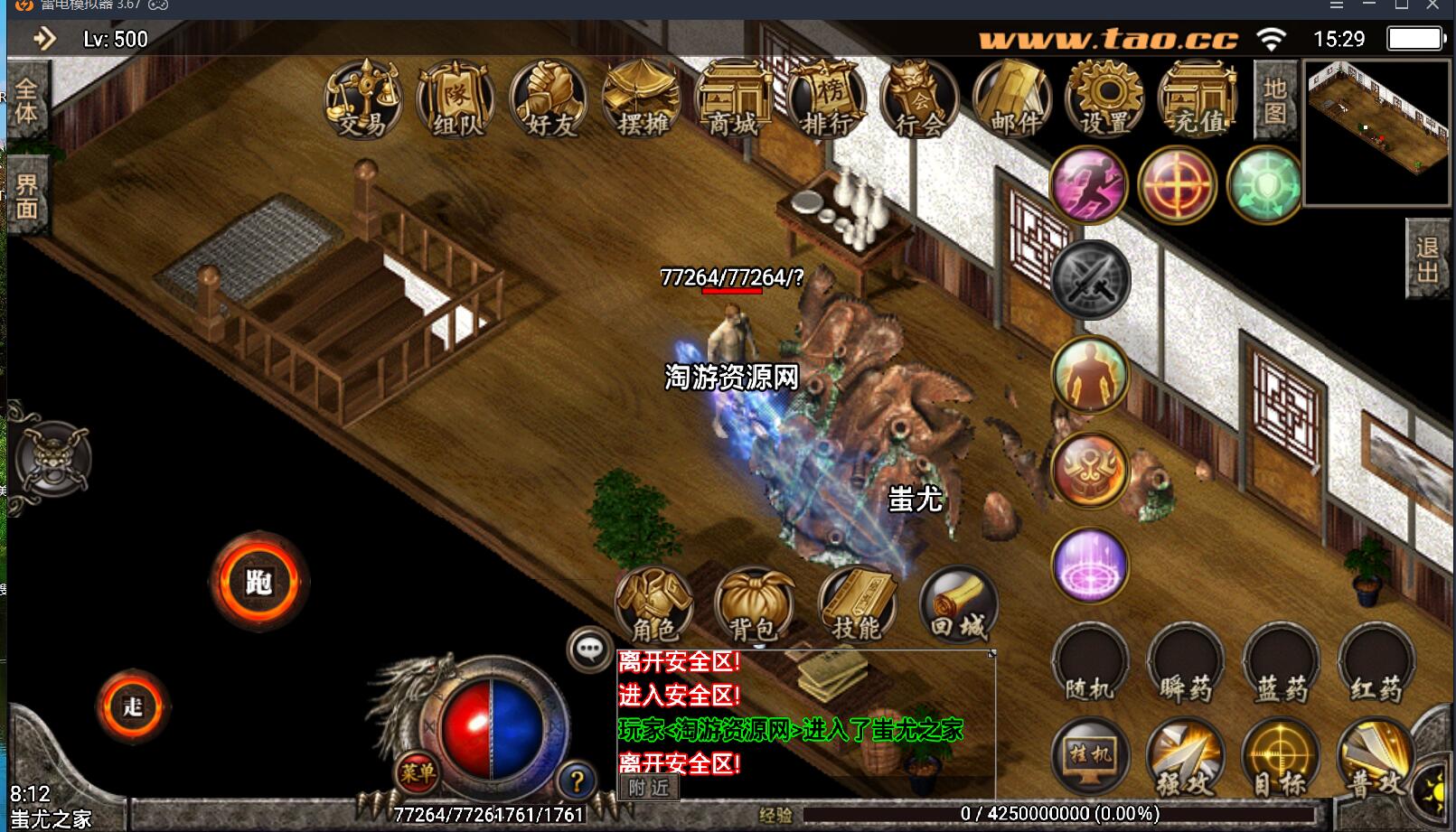Show the 技能 skills book
Screen dimensions: 1456x832
click(857, 605)
